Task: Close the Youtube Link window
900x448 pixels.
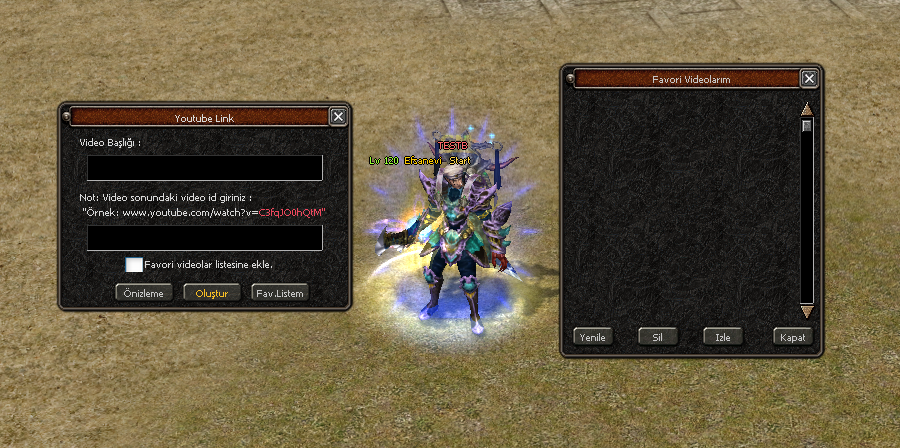Action: (338, 116)
